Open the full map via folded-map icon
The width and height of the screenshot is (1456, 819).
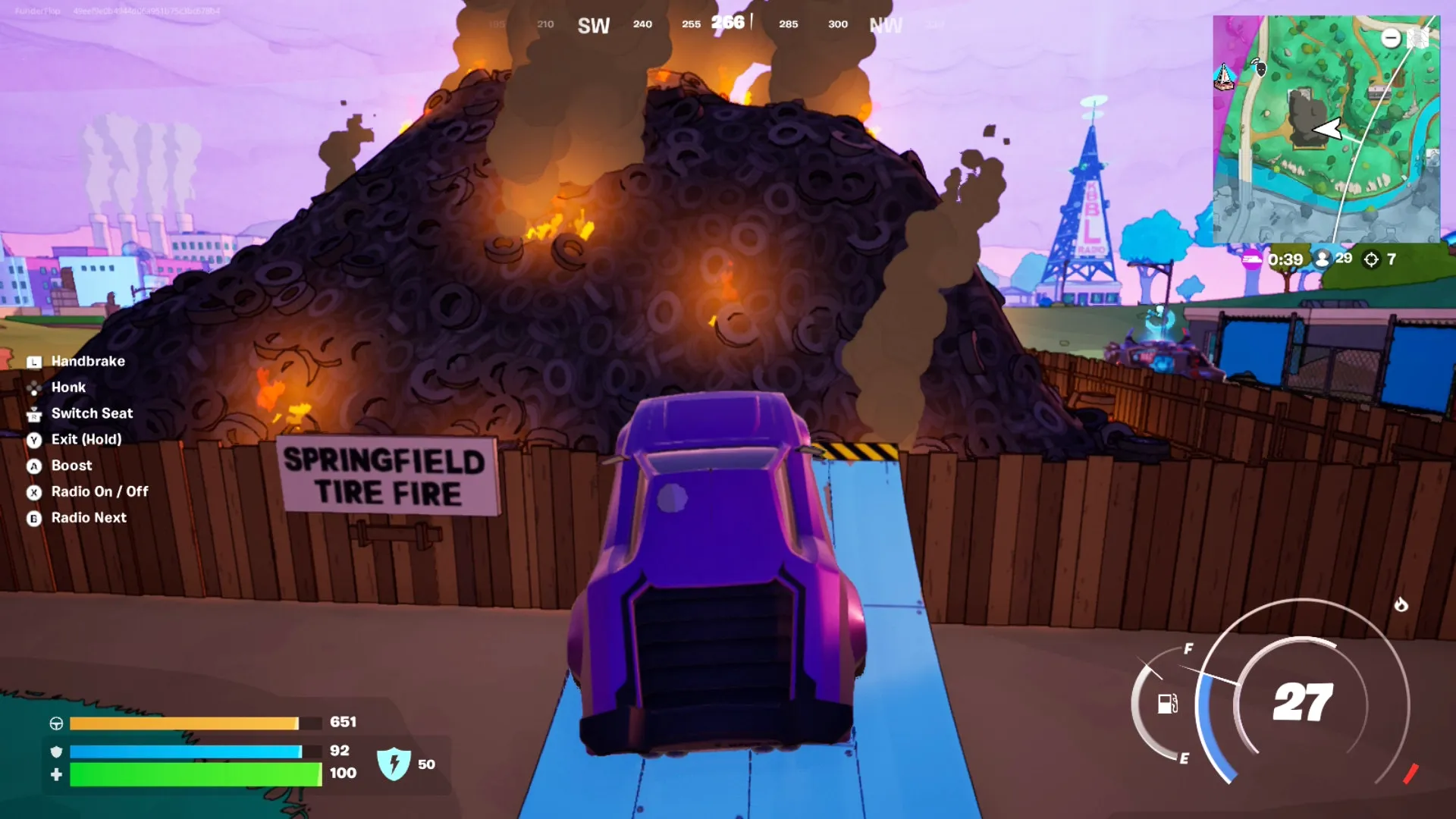coord(1418,38)
